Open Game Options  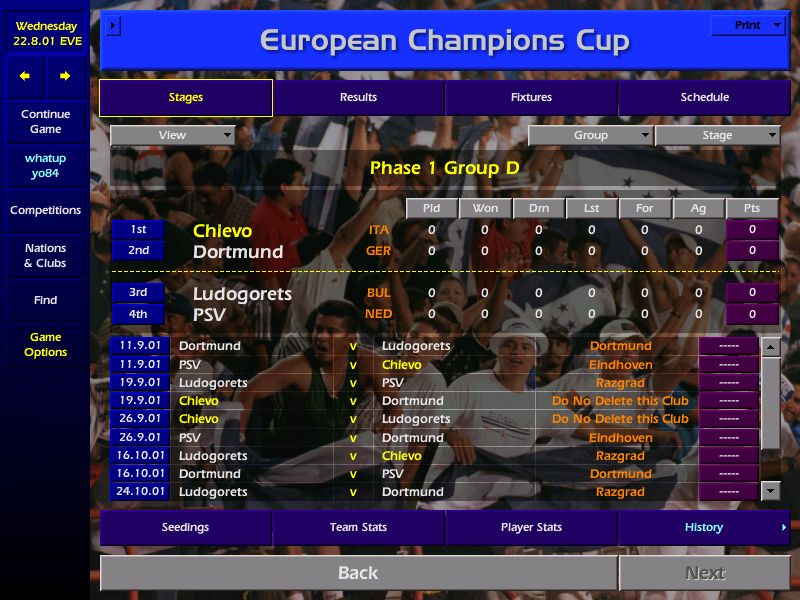coord(45,344)
